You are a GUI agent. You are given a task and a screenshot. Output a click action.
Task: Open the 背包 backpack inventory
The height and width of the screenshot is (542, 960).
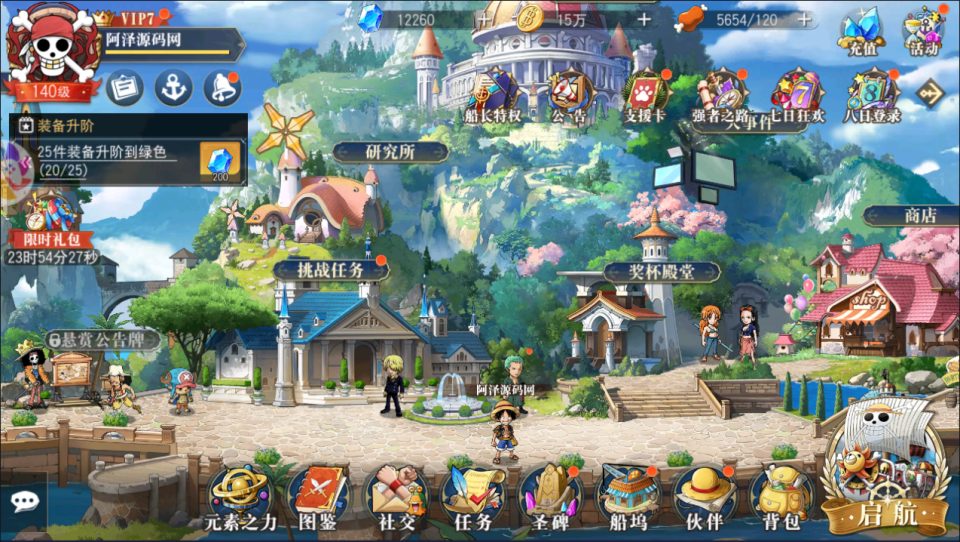tap(781, 495)
